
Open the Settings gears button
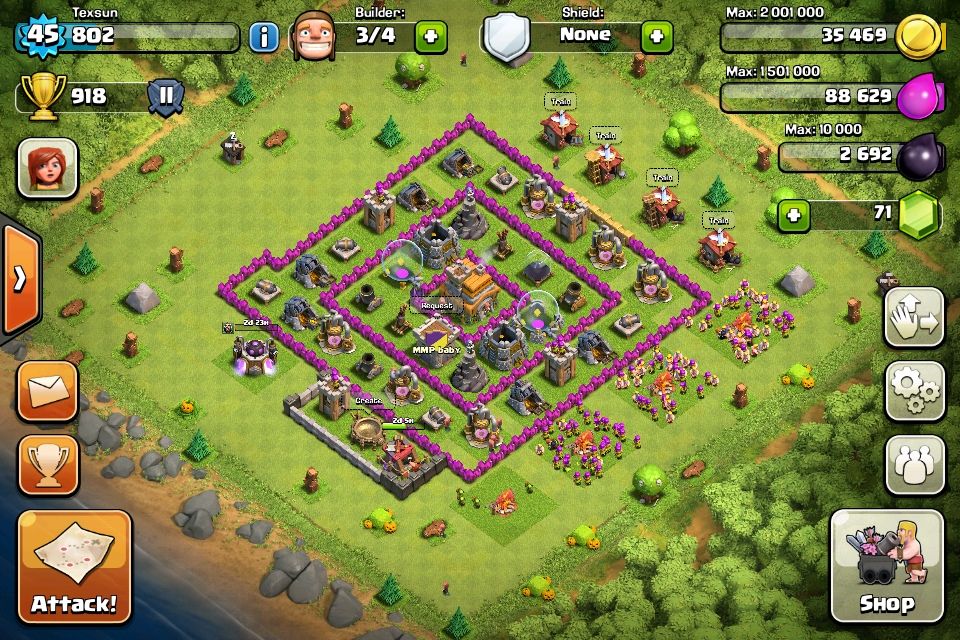tap(914, 391)
